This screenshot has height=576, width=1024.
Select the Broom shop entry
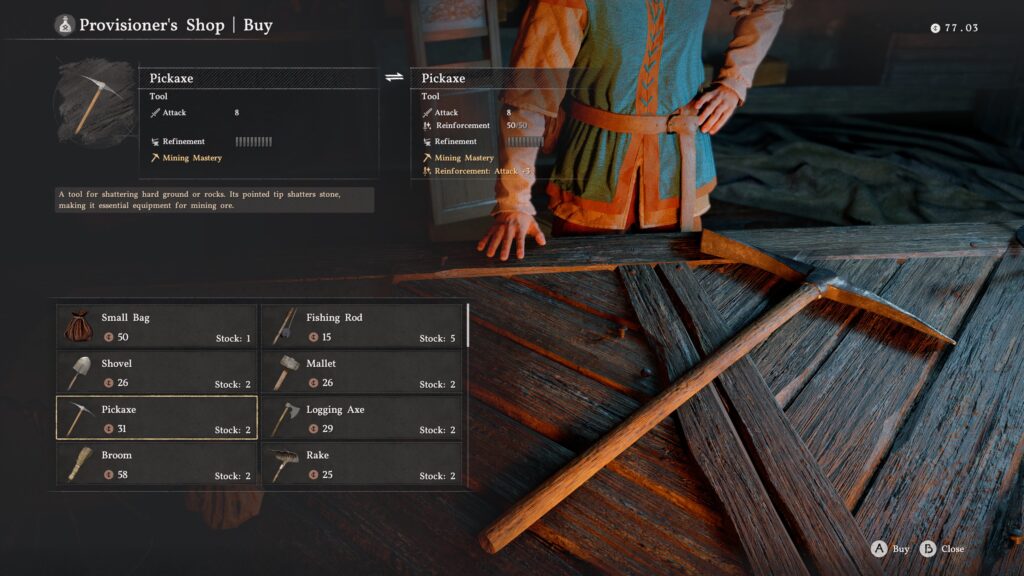(156, 464)
